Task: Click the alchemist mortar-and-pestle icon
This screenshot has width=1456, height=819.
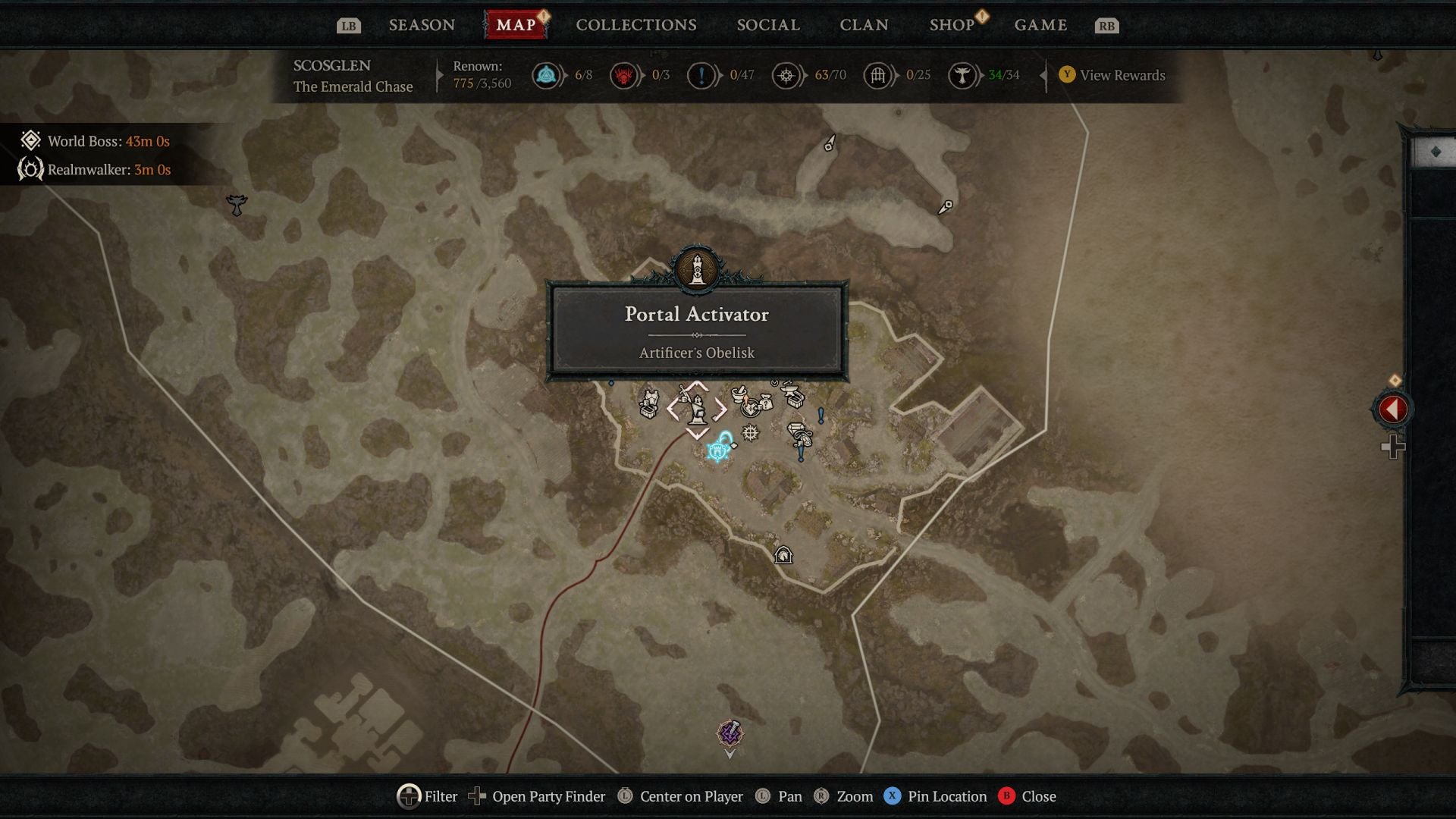Action: coord(740,394)
